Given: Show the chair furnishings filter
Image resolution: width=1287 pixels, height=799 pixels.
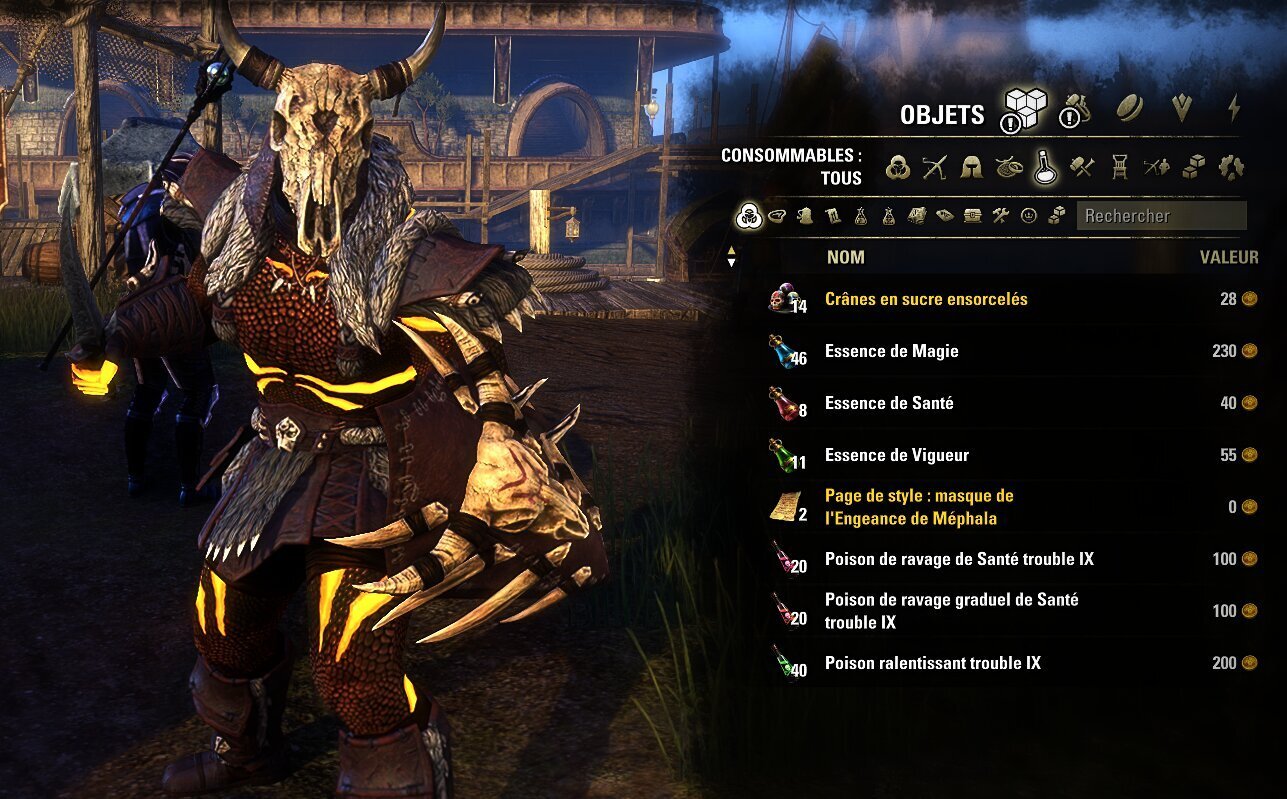Looking at the screenshot, I should pos(1119,167).
